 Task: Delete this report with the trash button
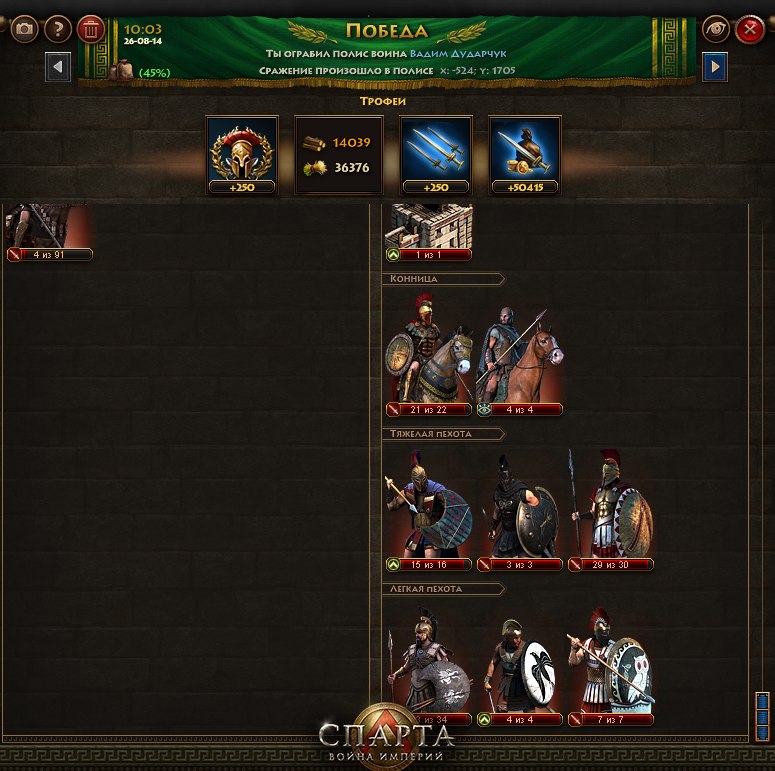(x=91, y=29)
